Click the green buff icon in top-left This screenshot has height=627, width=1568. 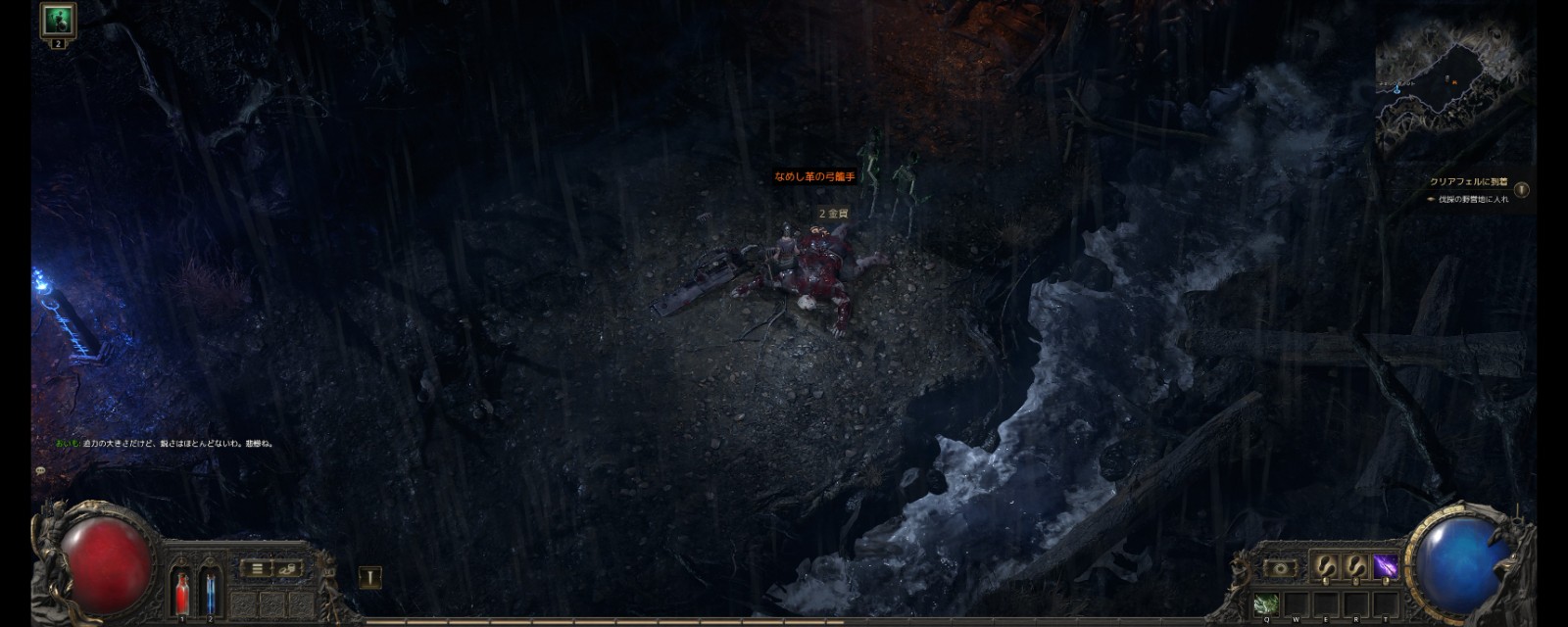(58, 21)
